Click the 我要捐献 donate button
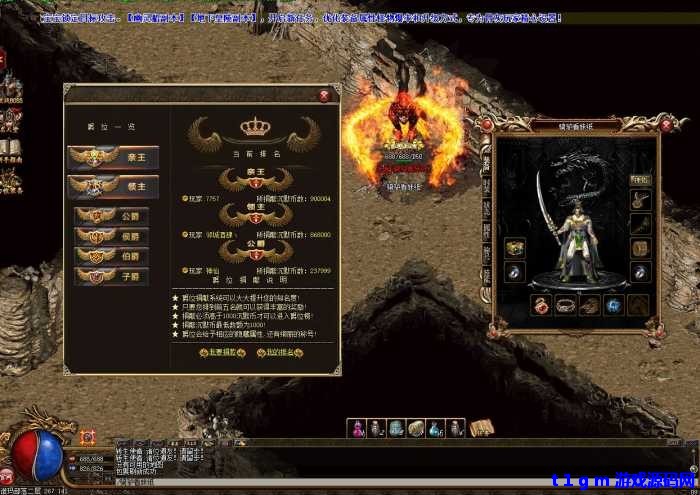Screen dimensions: 700x495 point(222,353)
